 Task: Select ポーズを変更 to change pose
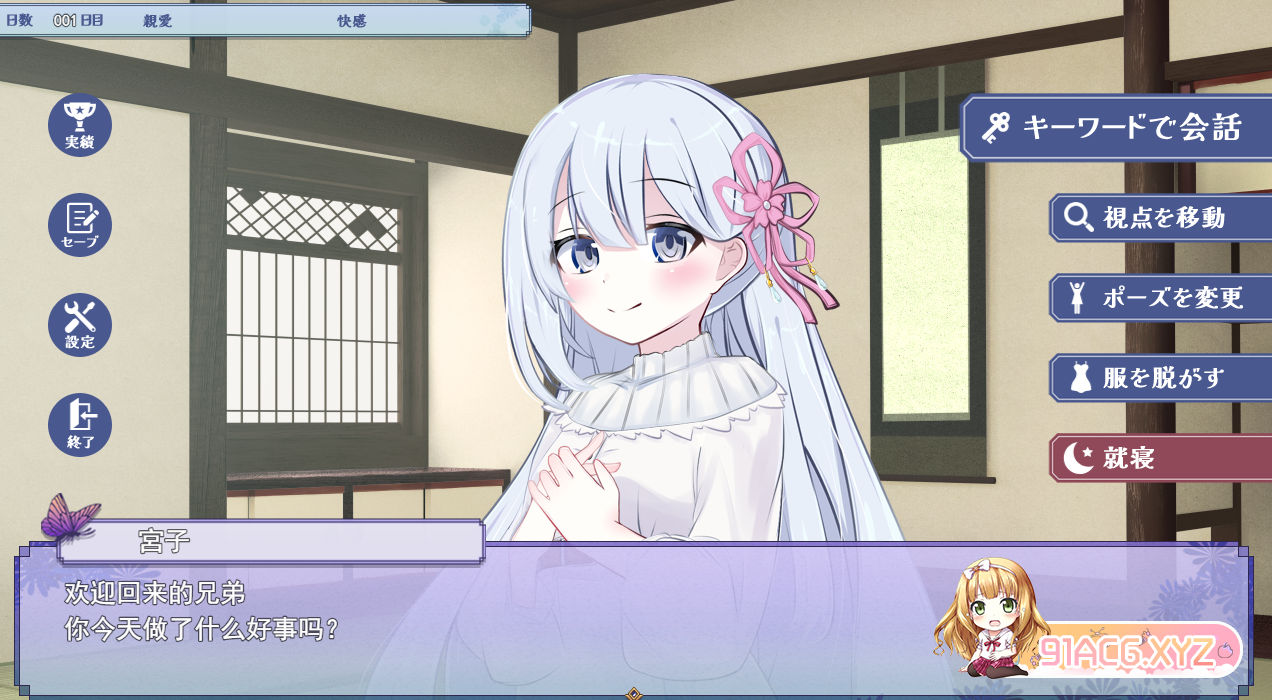1160,298
